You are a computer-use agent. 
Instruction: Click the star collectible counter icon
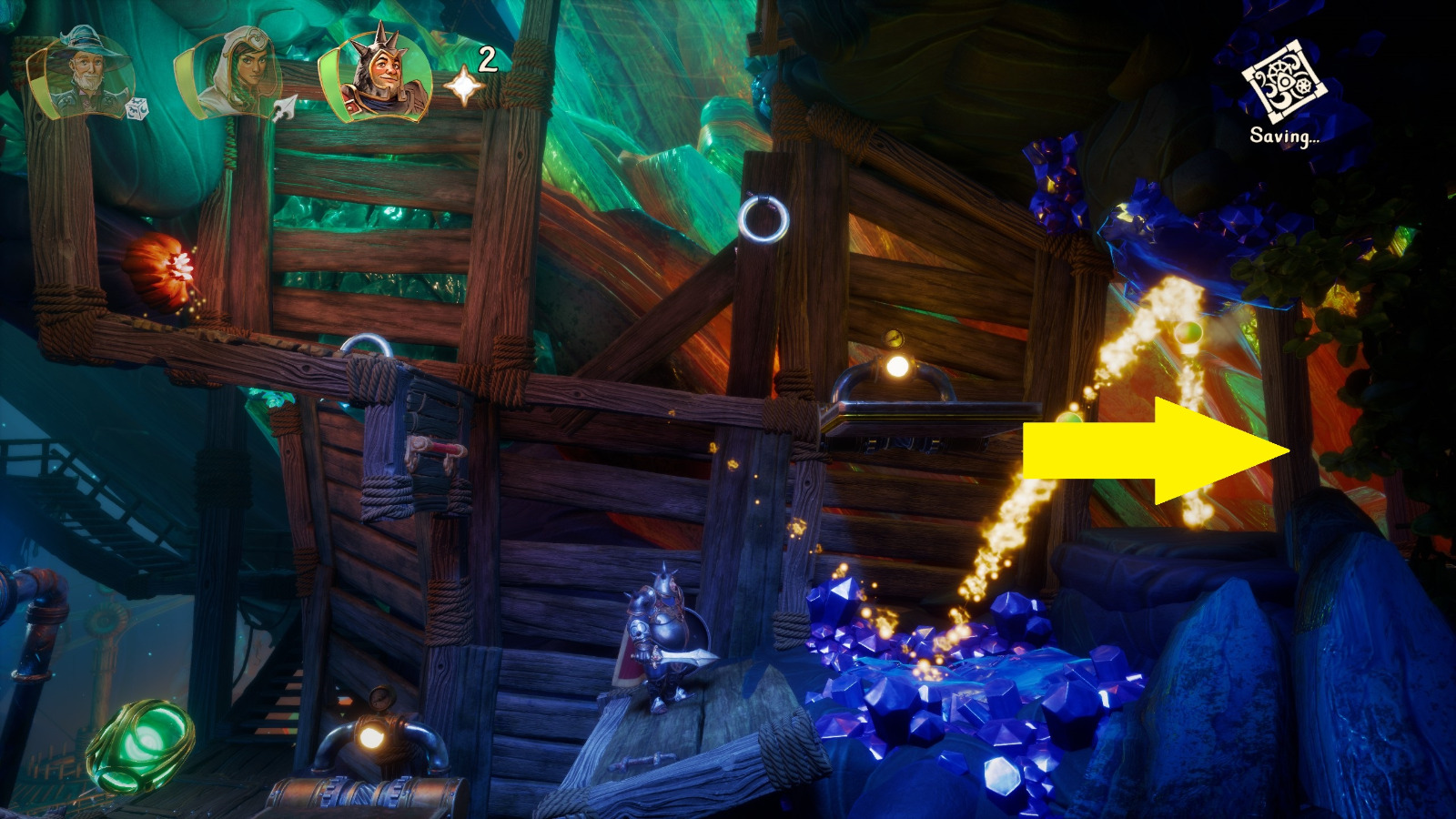pos(462,86)
